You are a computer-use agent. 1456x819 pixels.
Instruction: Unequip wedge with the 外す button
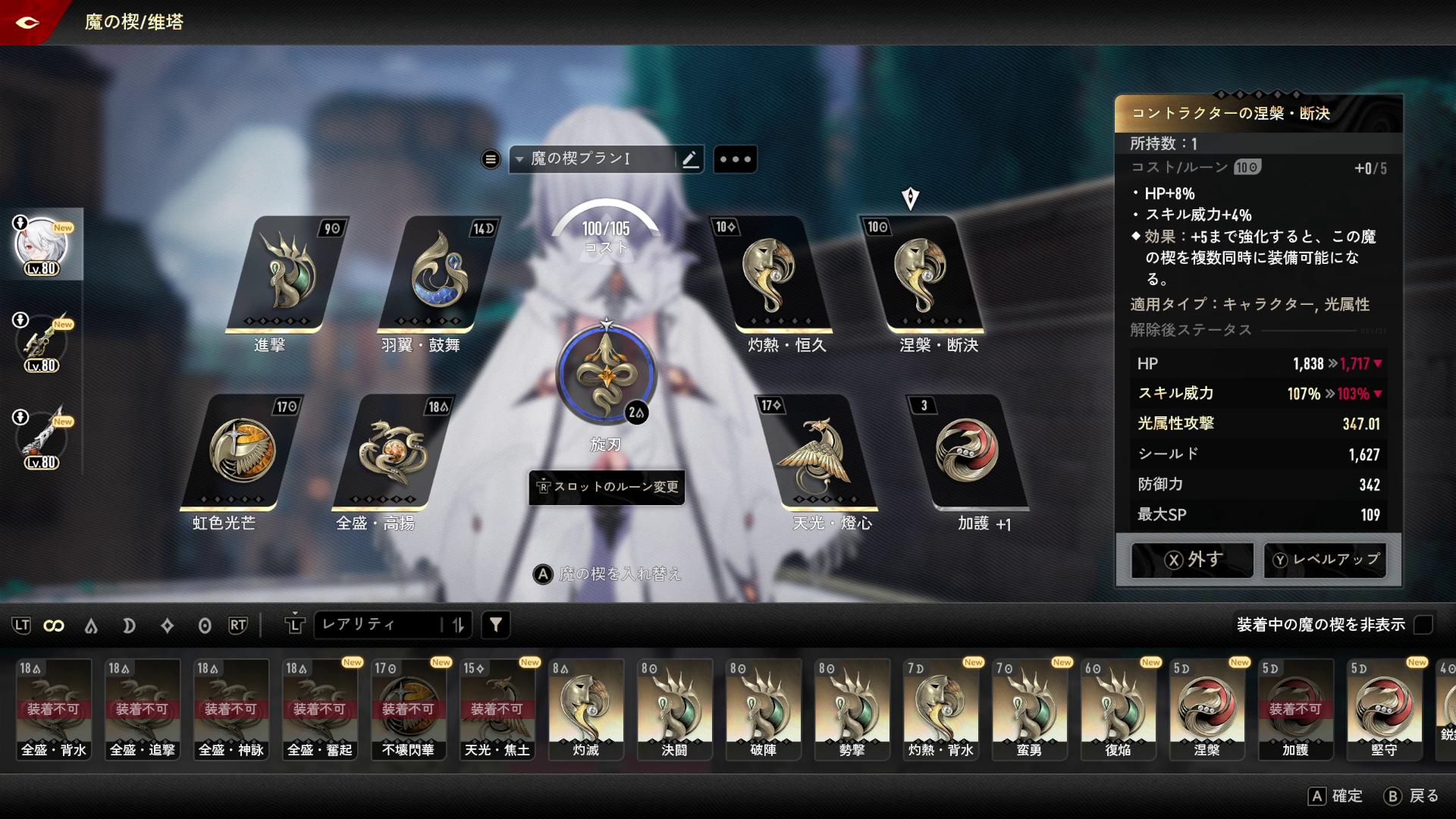[1192, 560]
